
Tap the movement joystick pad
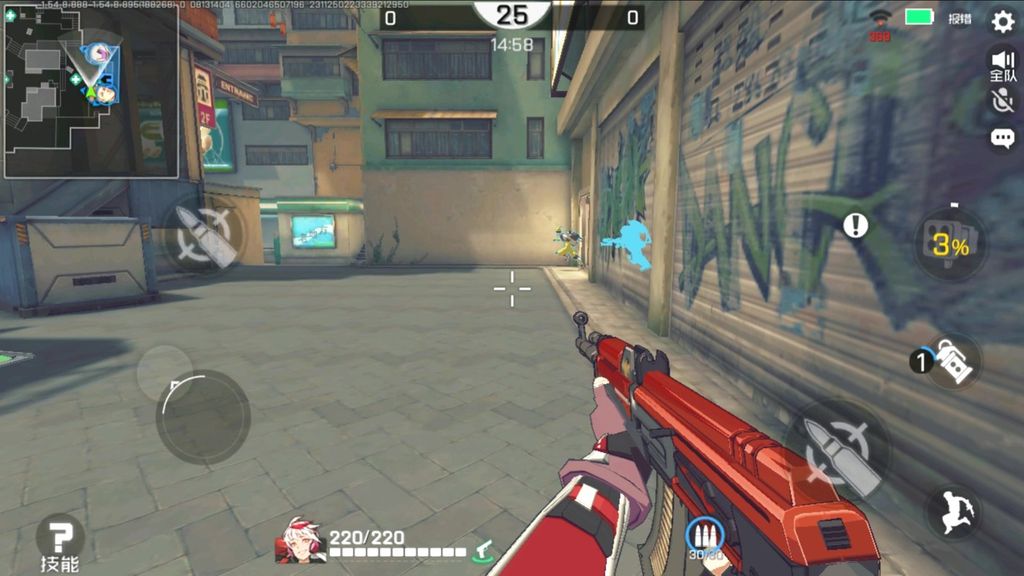pos(203,416)
